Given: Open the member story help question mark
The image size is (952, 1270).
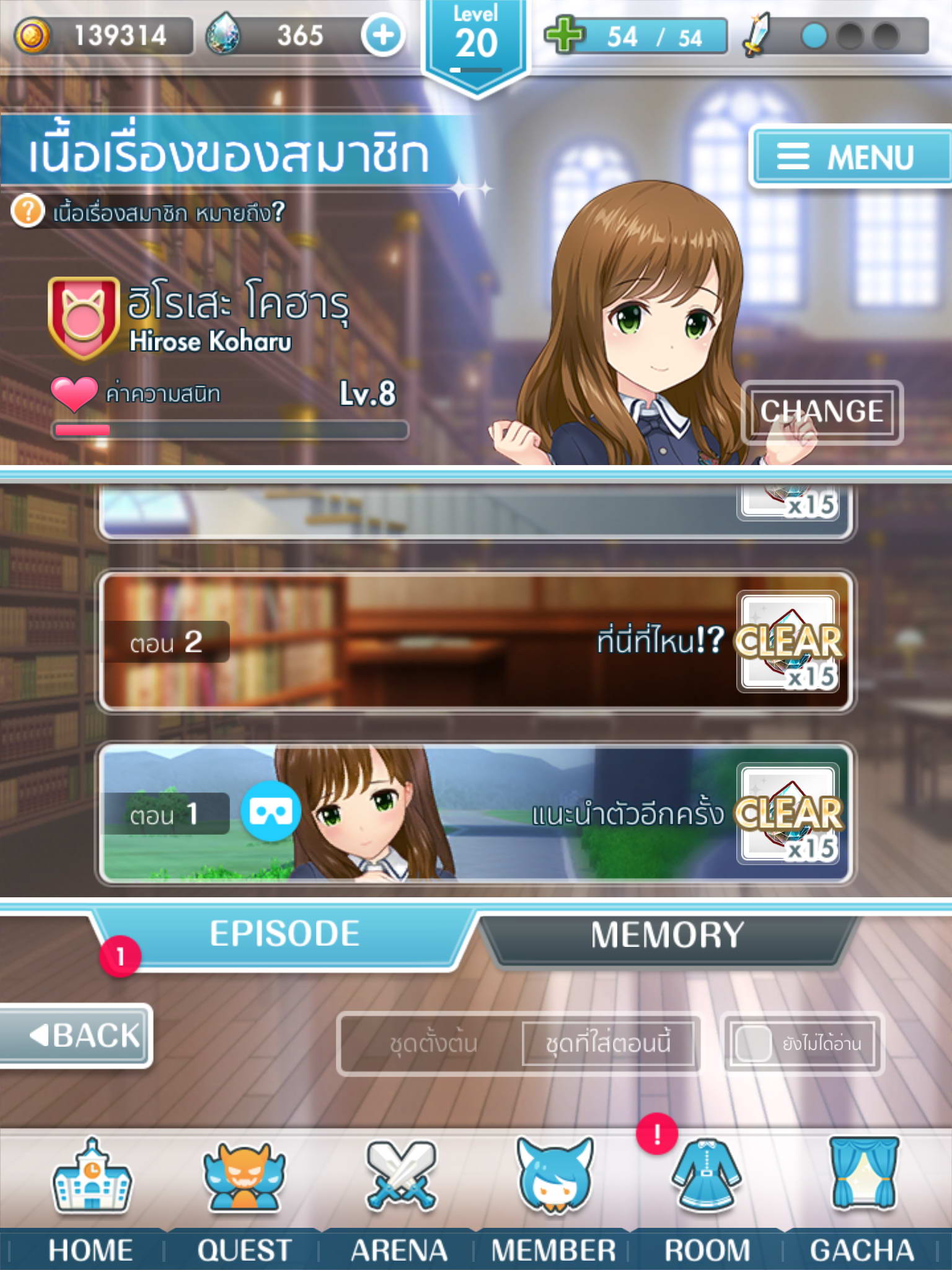Looking at the screenshot, I should click(x=28, y=211).
